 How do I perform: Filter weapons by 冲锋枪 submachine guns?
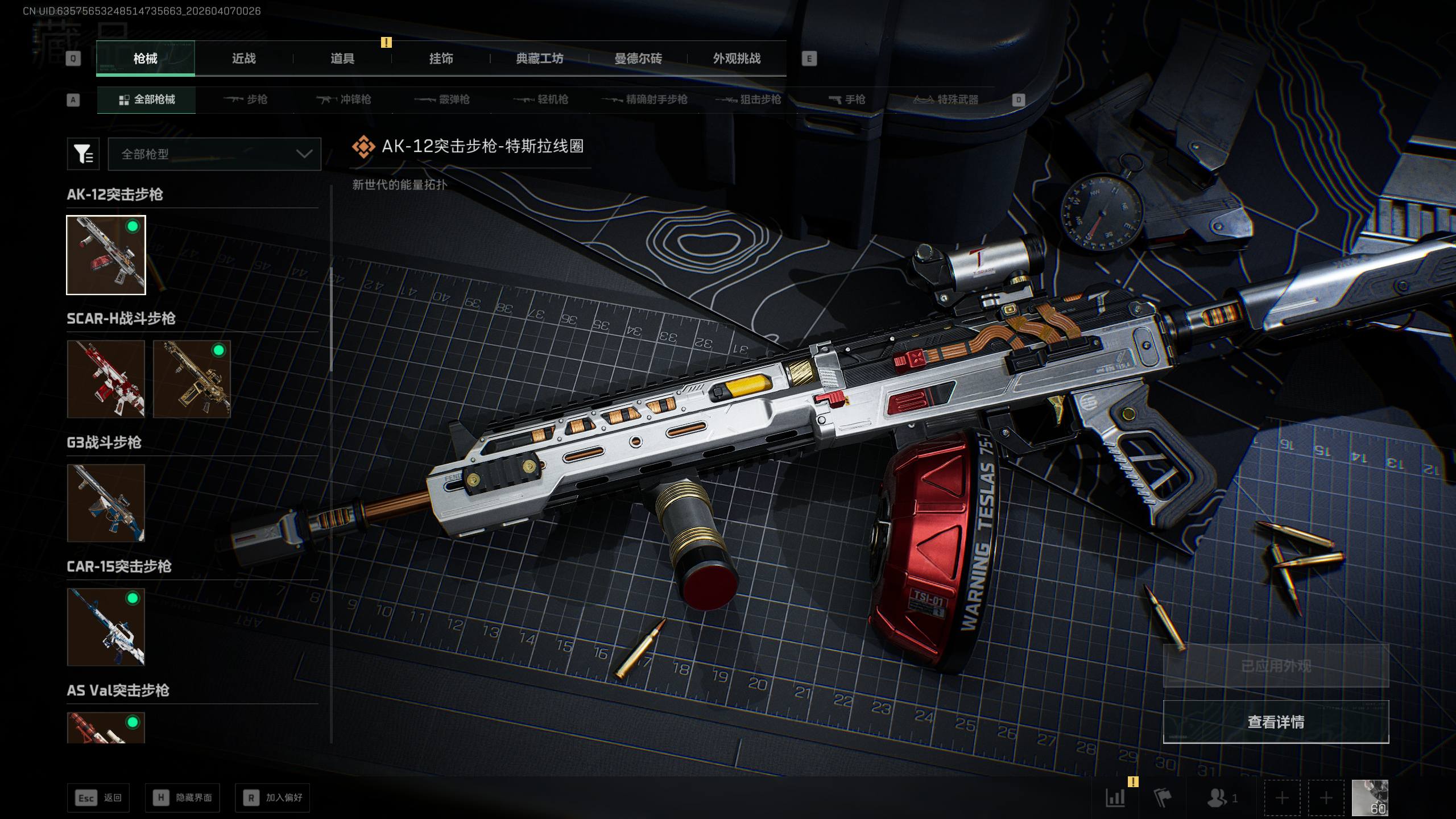(344, 100)
